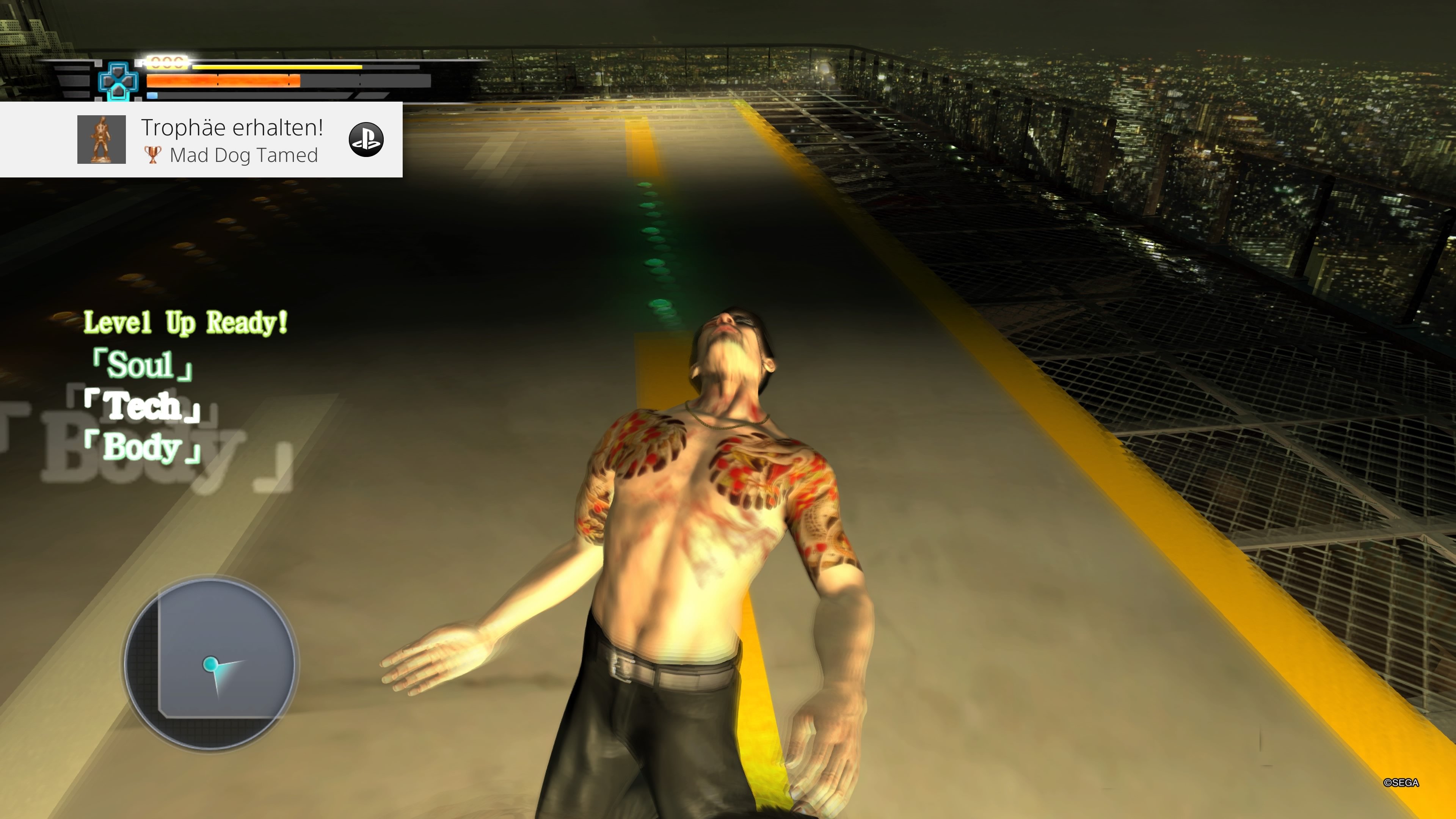Click the glowing money counter display

coord(168,64)
